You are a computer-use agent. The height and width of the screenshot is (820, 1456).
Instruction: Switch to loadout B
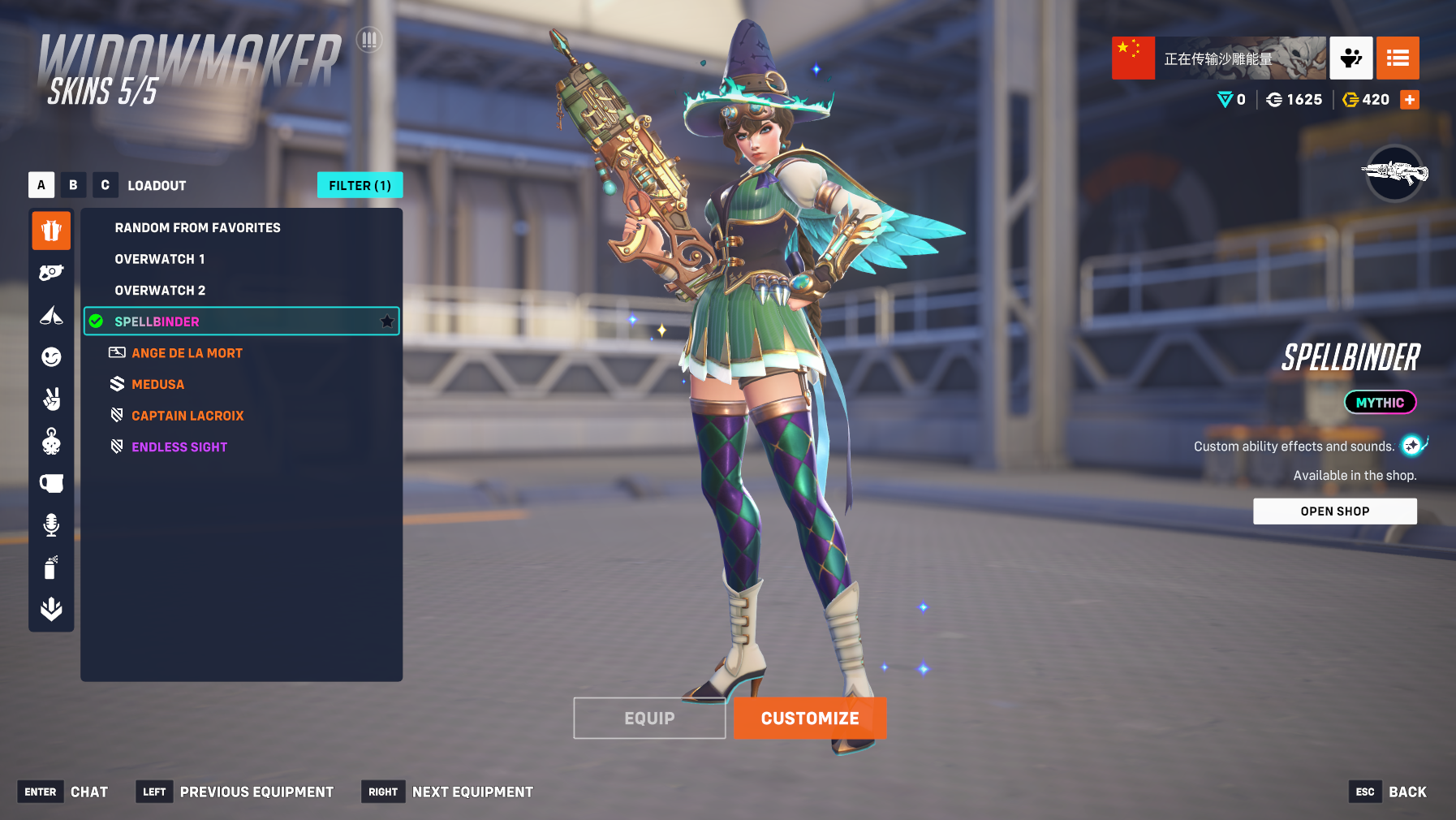pos(73,185)
